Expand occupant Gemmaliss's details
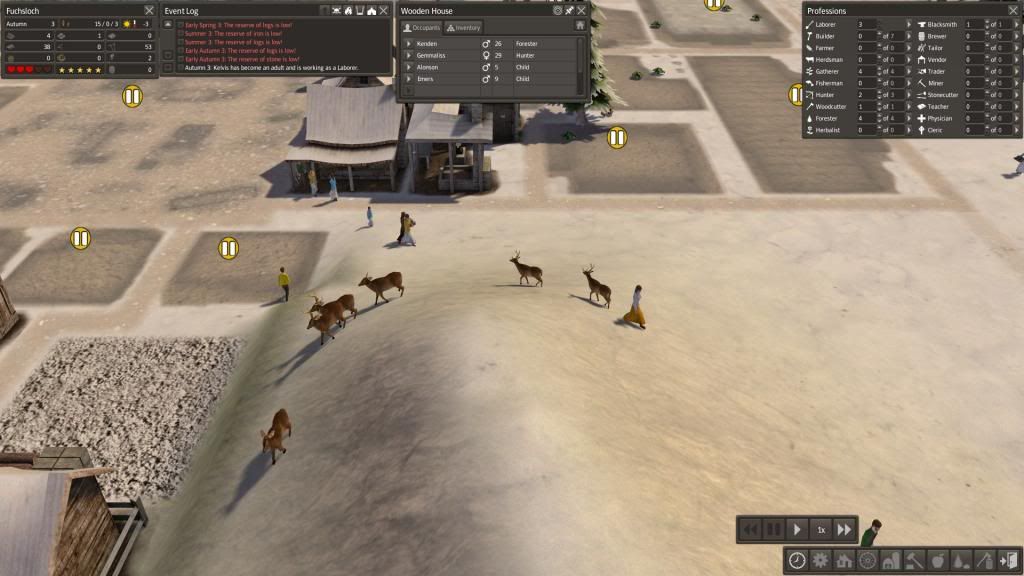 (x=408, y=56)
